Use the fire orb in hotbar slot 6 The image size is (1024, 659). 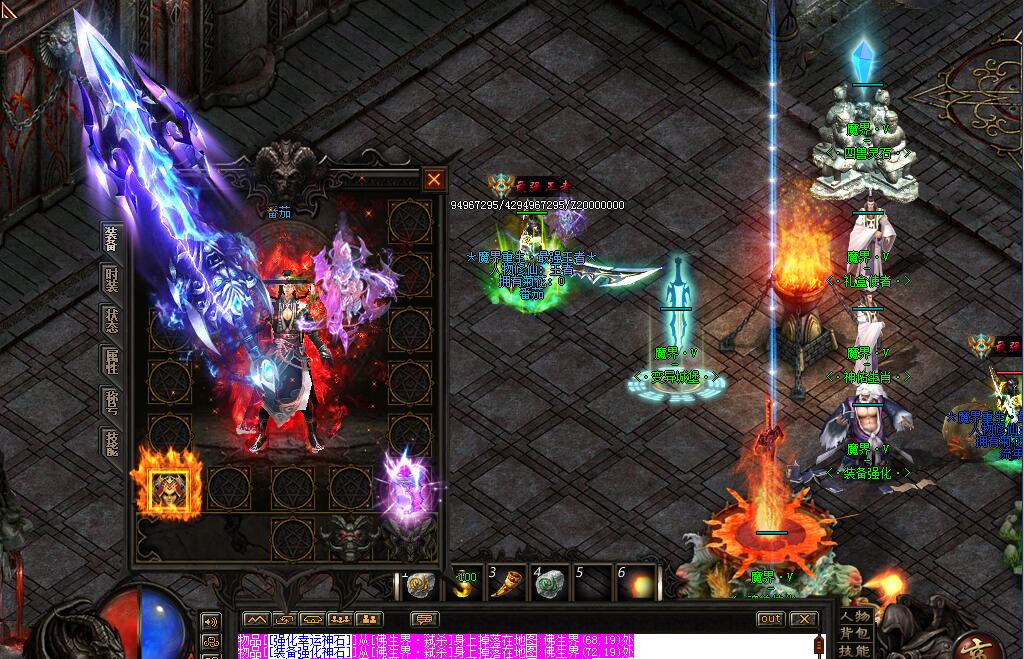(638, 584)
